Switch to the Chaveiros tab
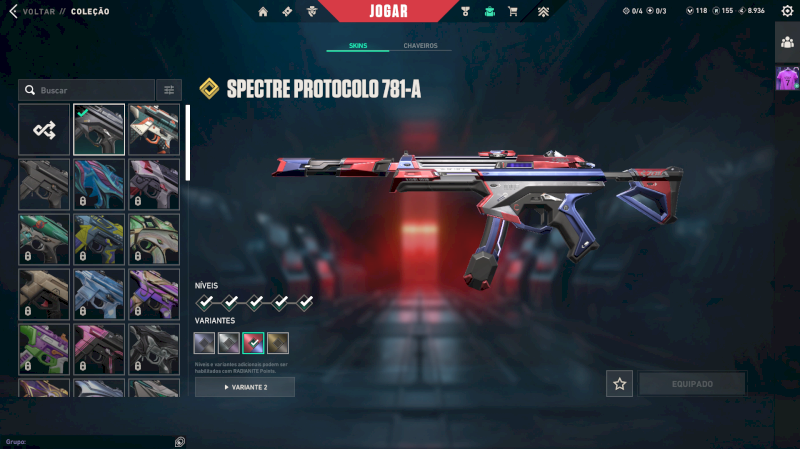This screenshot has height=449, width=800. point(419,47)
